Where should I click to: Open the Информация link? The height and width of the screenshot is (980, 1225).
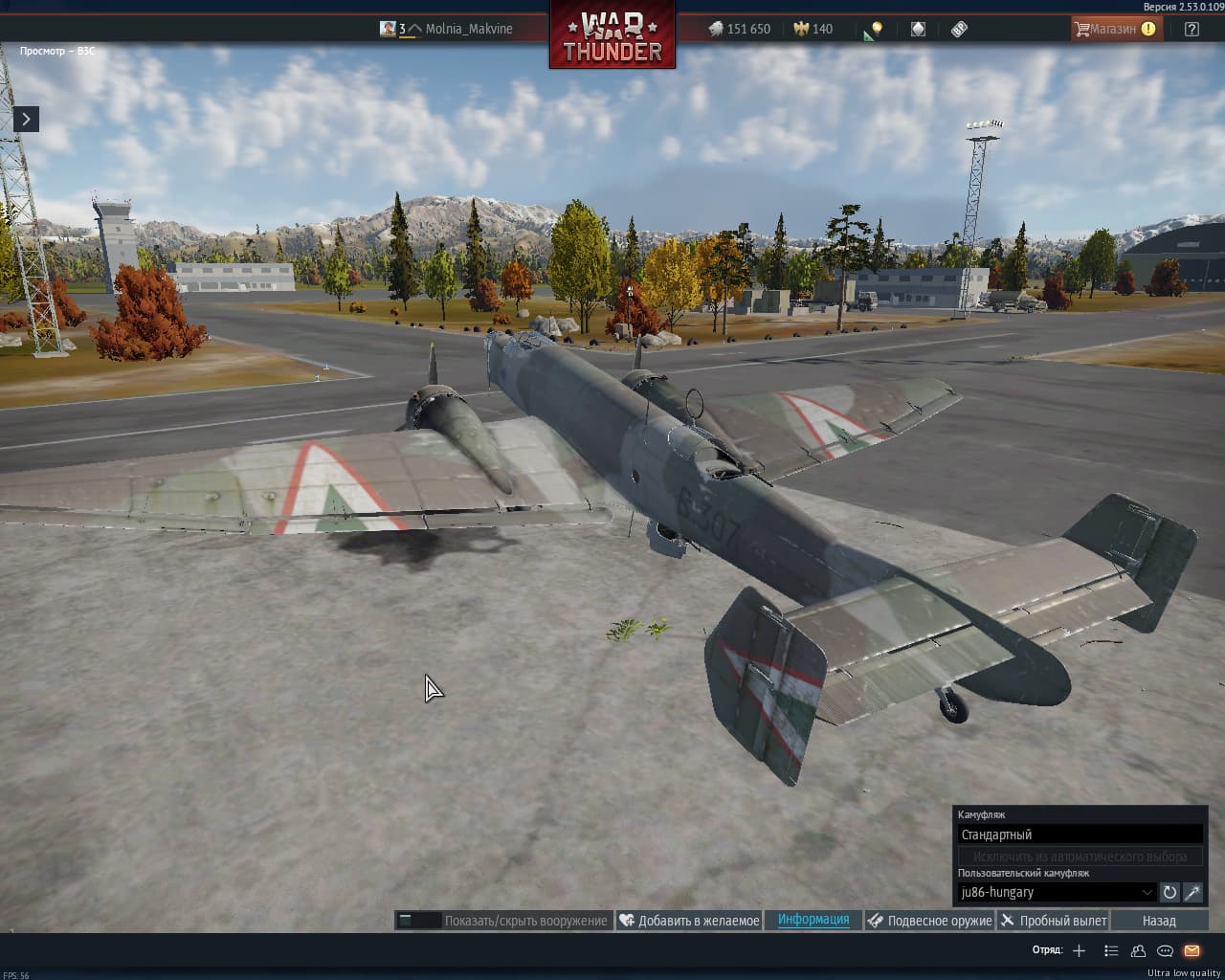click(813, 920)
